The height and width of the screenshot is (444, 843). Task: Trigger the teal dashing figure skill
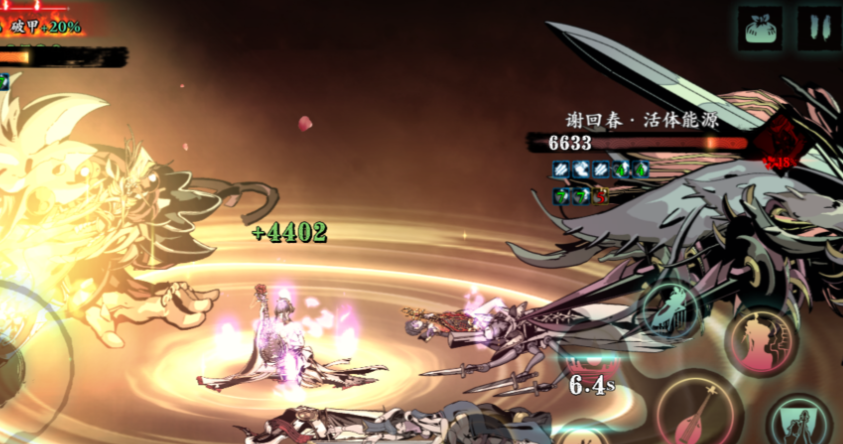tap(672, 308)
